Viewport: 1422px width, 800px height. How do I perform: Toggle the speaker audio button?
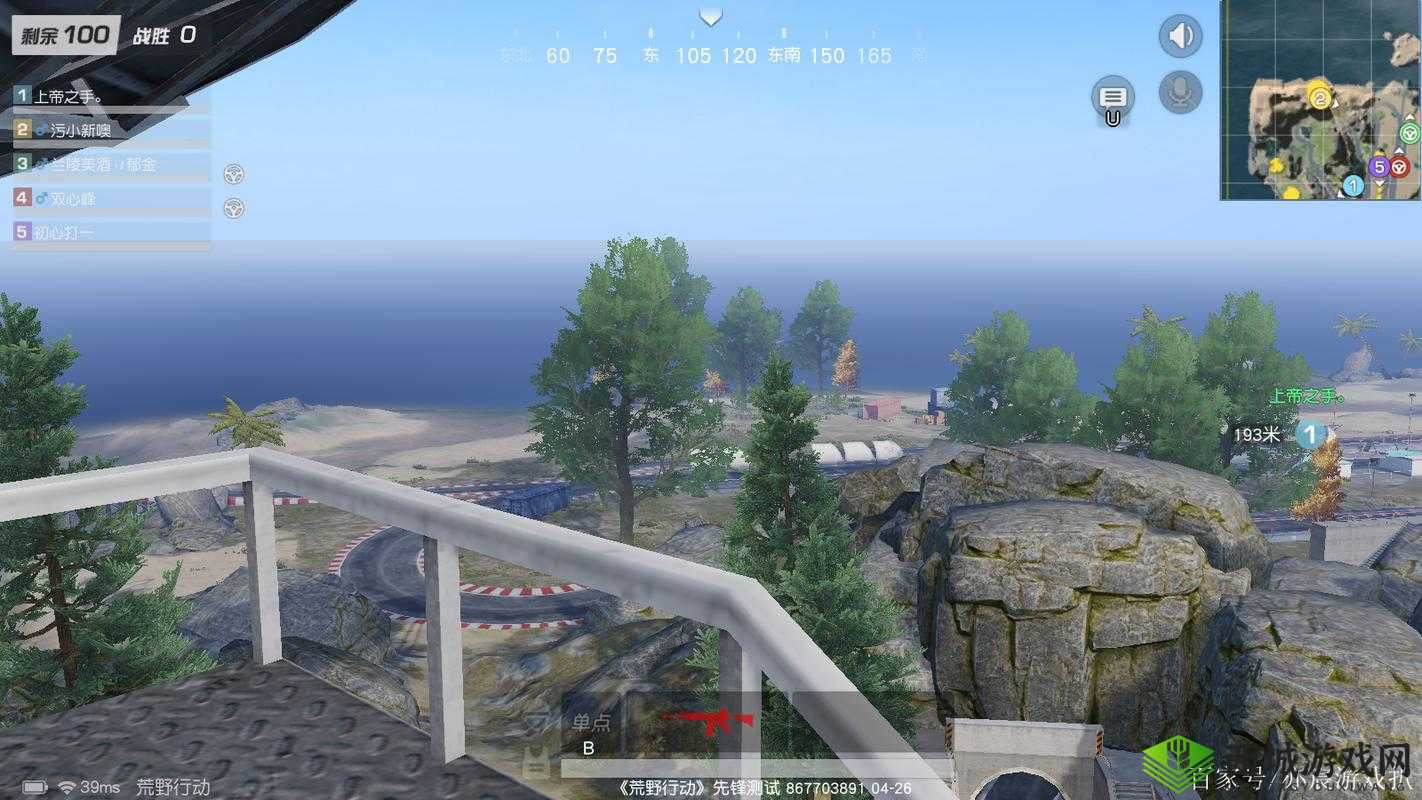point(1181,37)
